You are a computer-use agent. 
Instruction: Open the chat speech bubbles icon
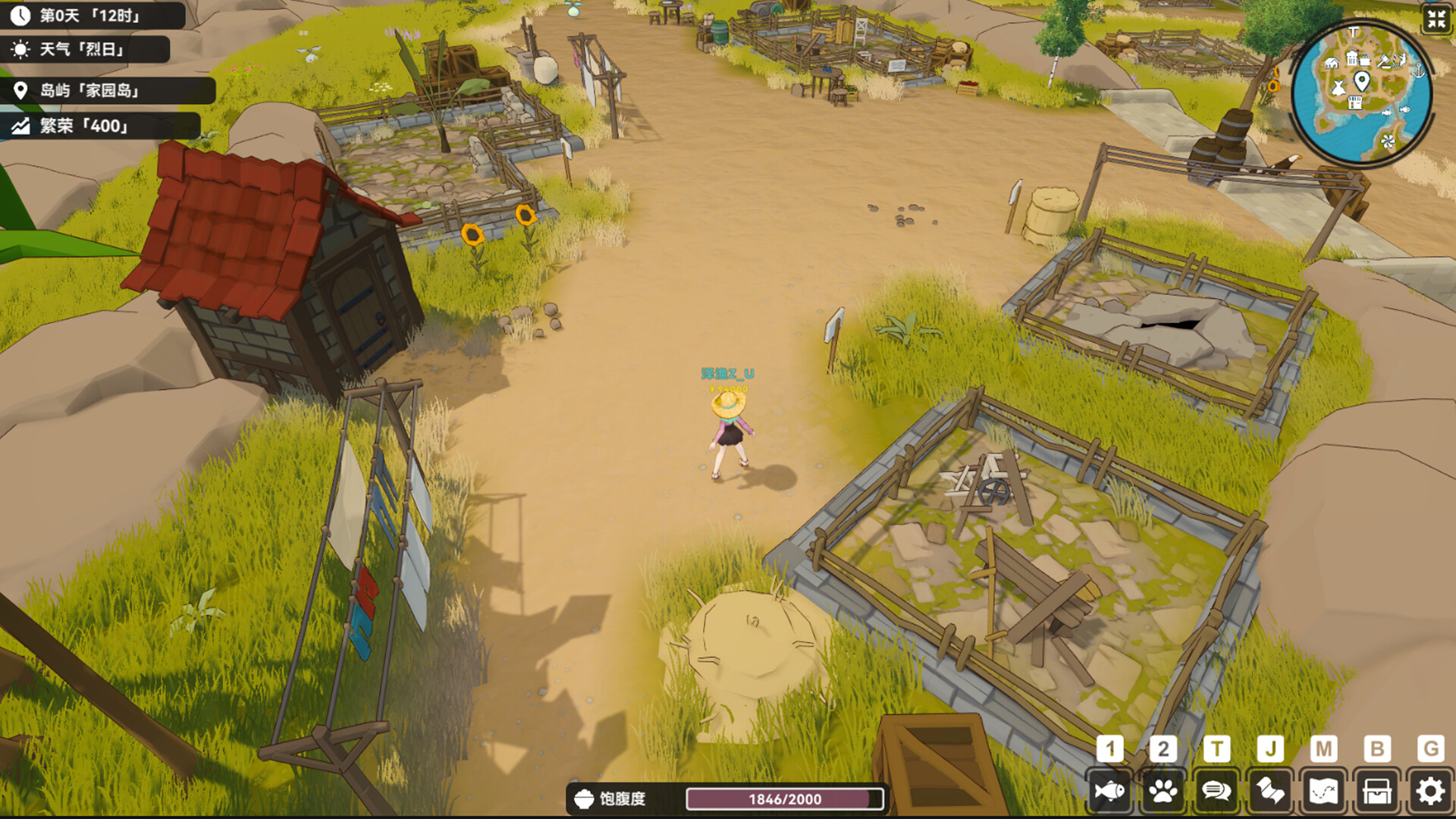1216,792
